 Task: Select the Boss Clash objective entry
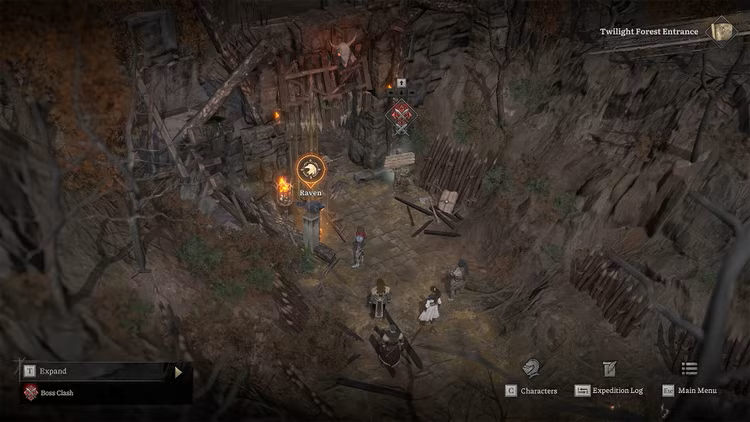(x=56, y=392)
